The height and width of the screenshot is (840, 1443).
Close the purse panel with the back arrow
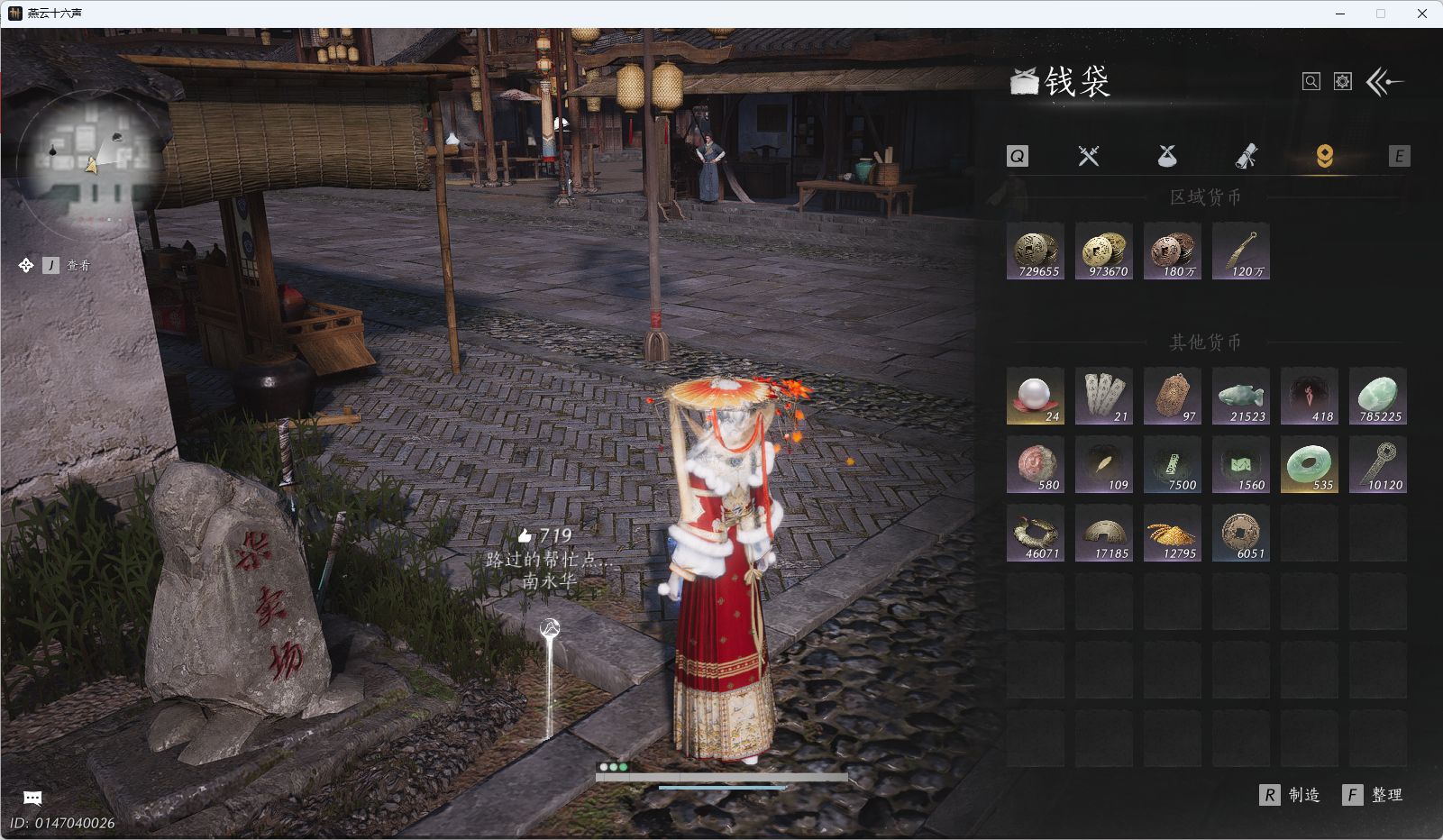1385,82
